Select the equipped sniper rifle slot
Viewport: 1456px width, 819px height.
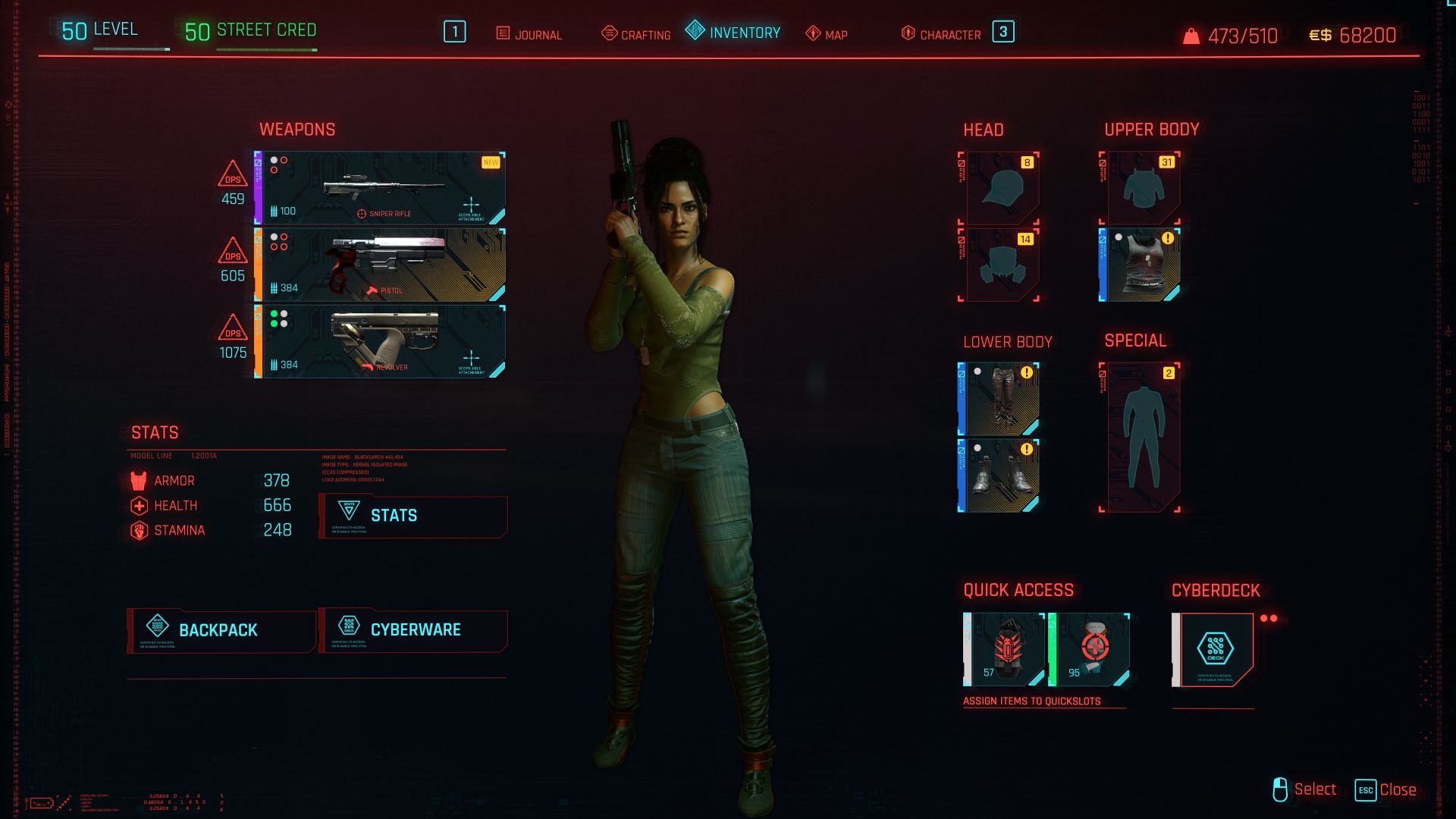click(x=381, y=188)
